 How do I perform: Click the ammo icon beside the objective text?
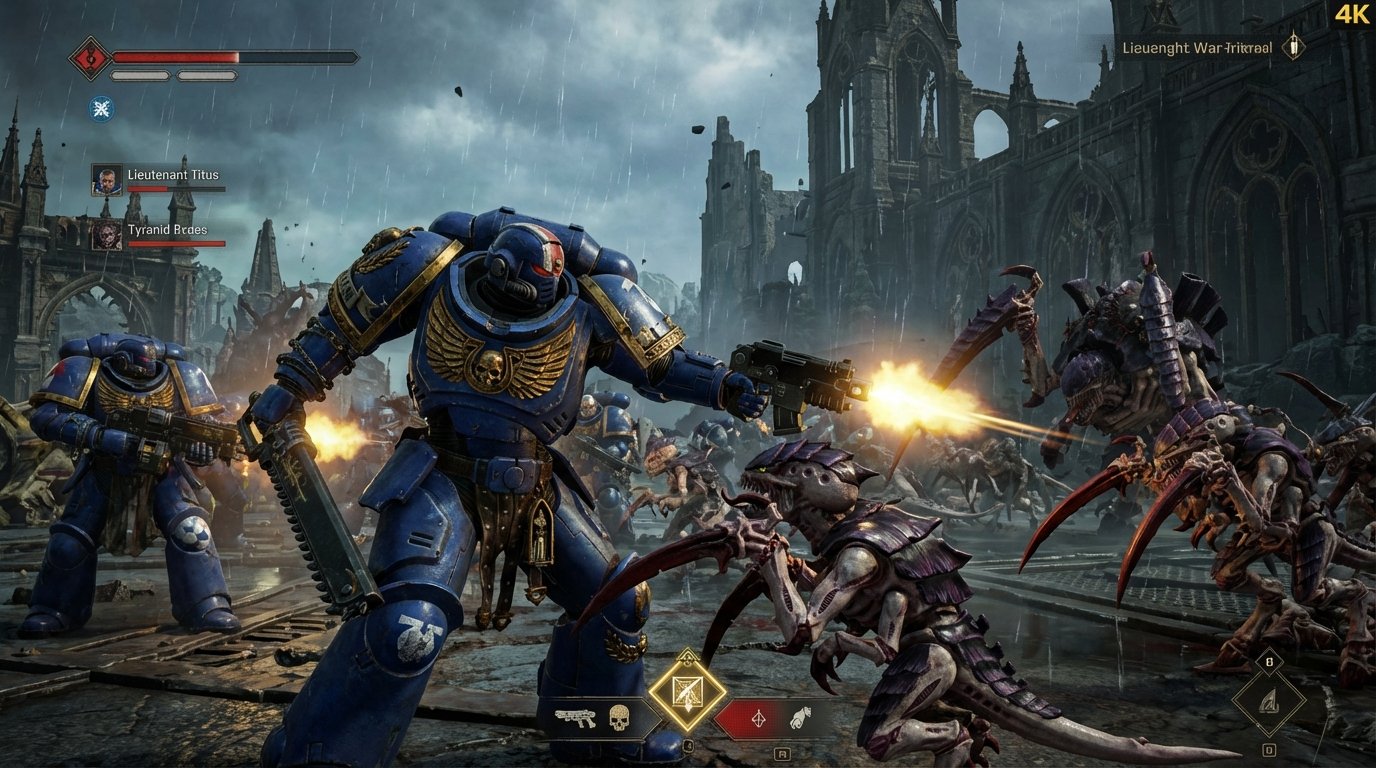click(1295, 45)
